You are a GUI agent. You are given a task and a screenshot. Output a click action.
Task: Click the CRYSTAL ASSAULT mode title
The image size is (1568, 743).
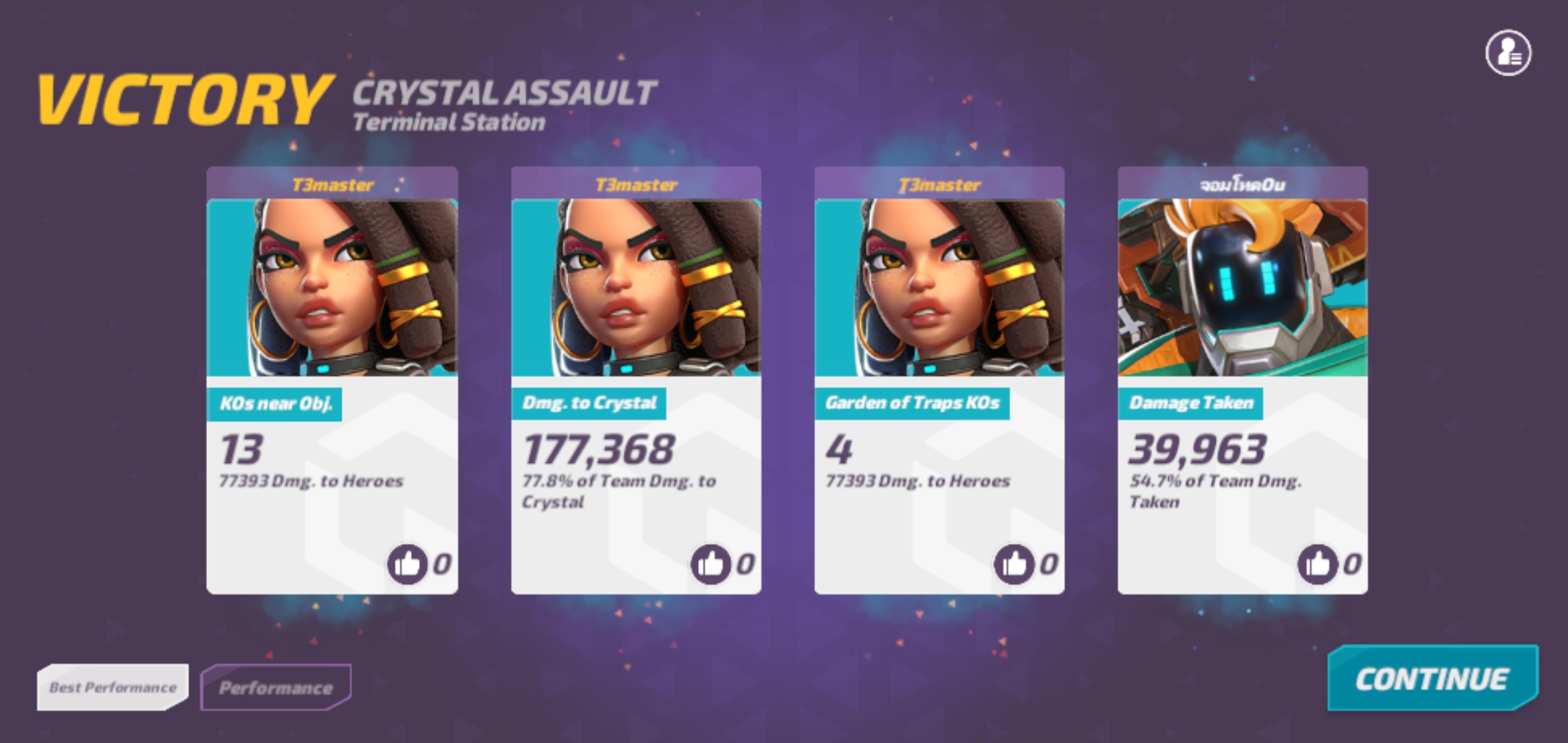[x=502, y=91]
